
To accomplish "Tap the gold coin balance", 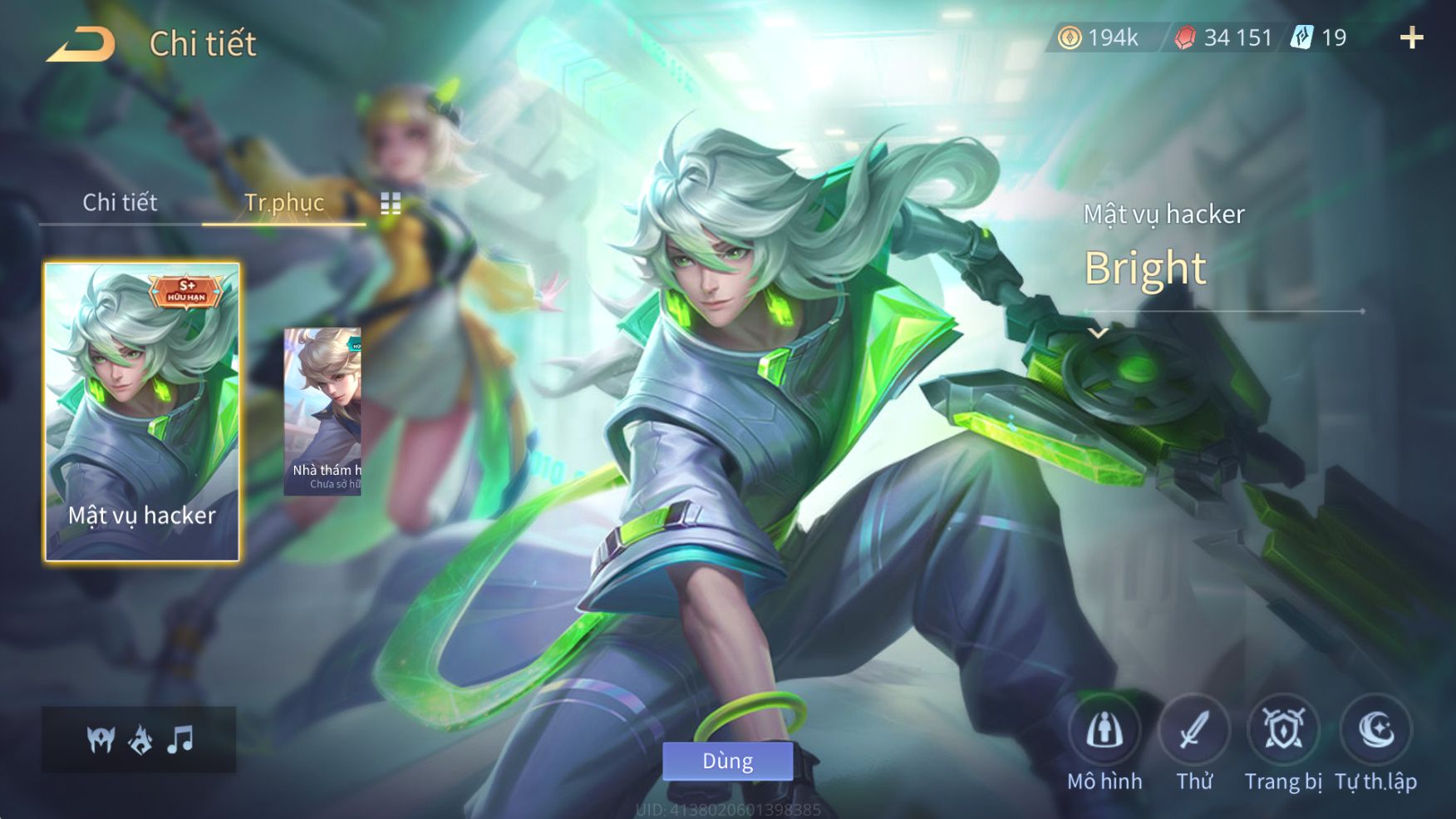I will pyautogui.click(x=1098, y=37).
